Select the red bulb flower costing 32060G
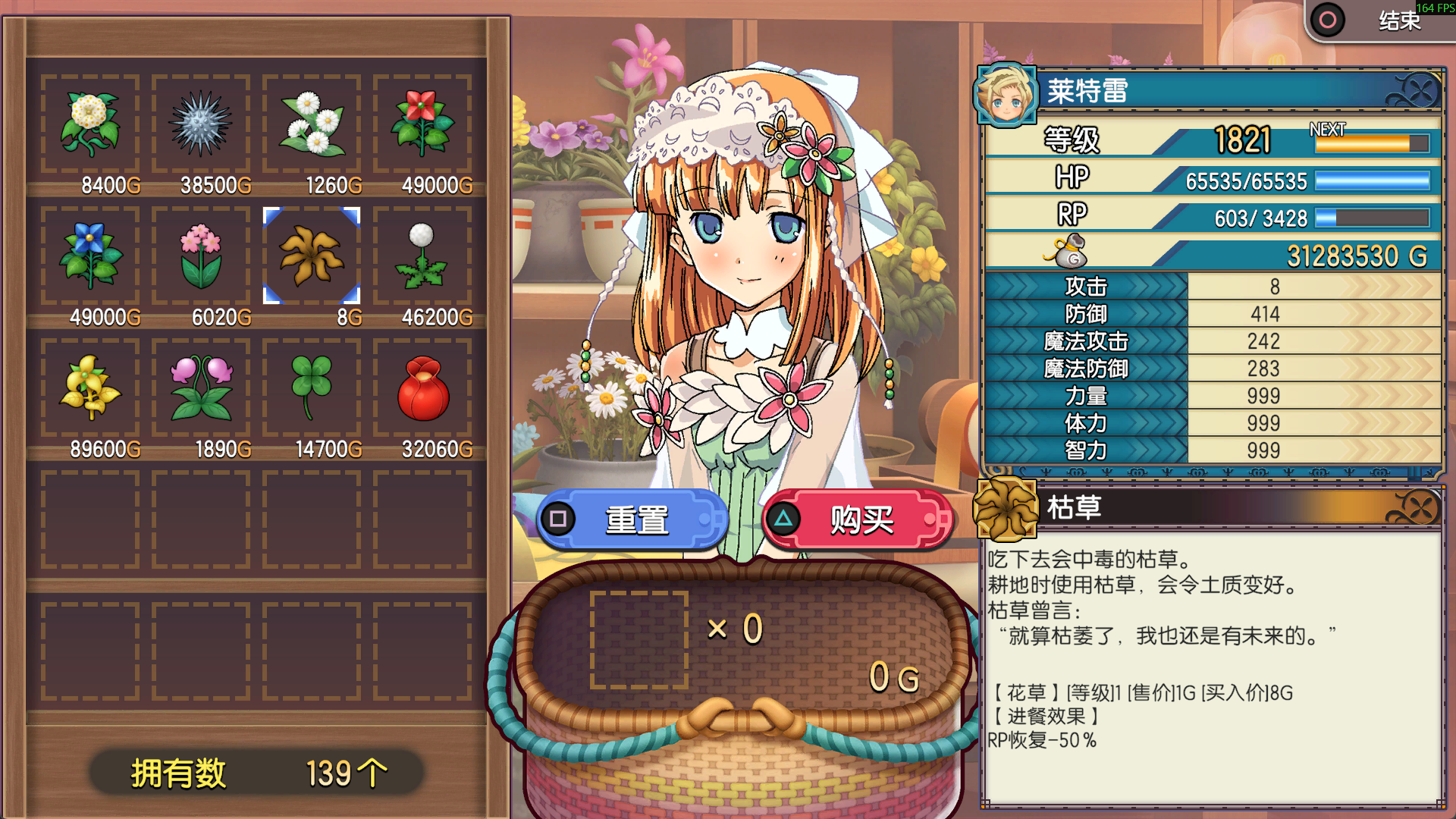This screenshot has height=819, width=1456. pos(422,388)
